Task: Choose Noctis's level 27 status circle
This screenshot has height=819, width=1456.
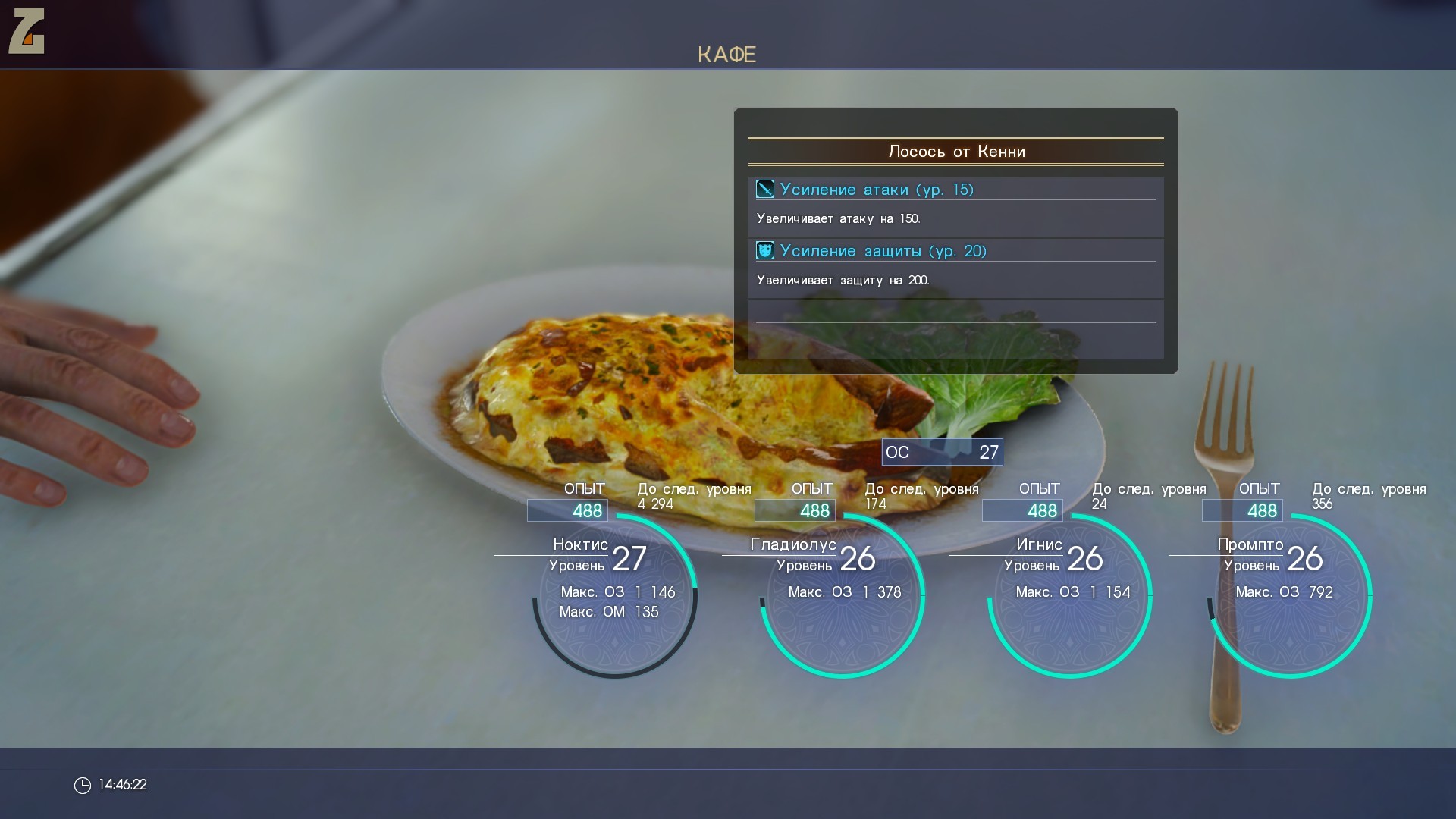Action: coord(615,596)
